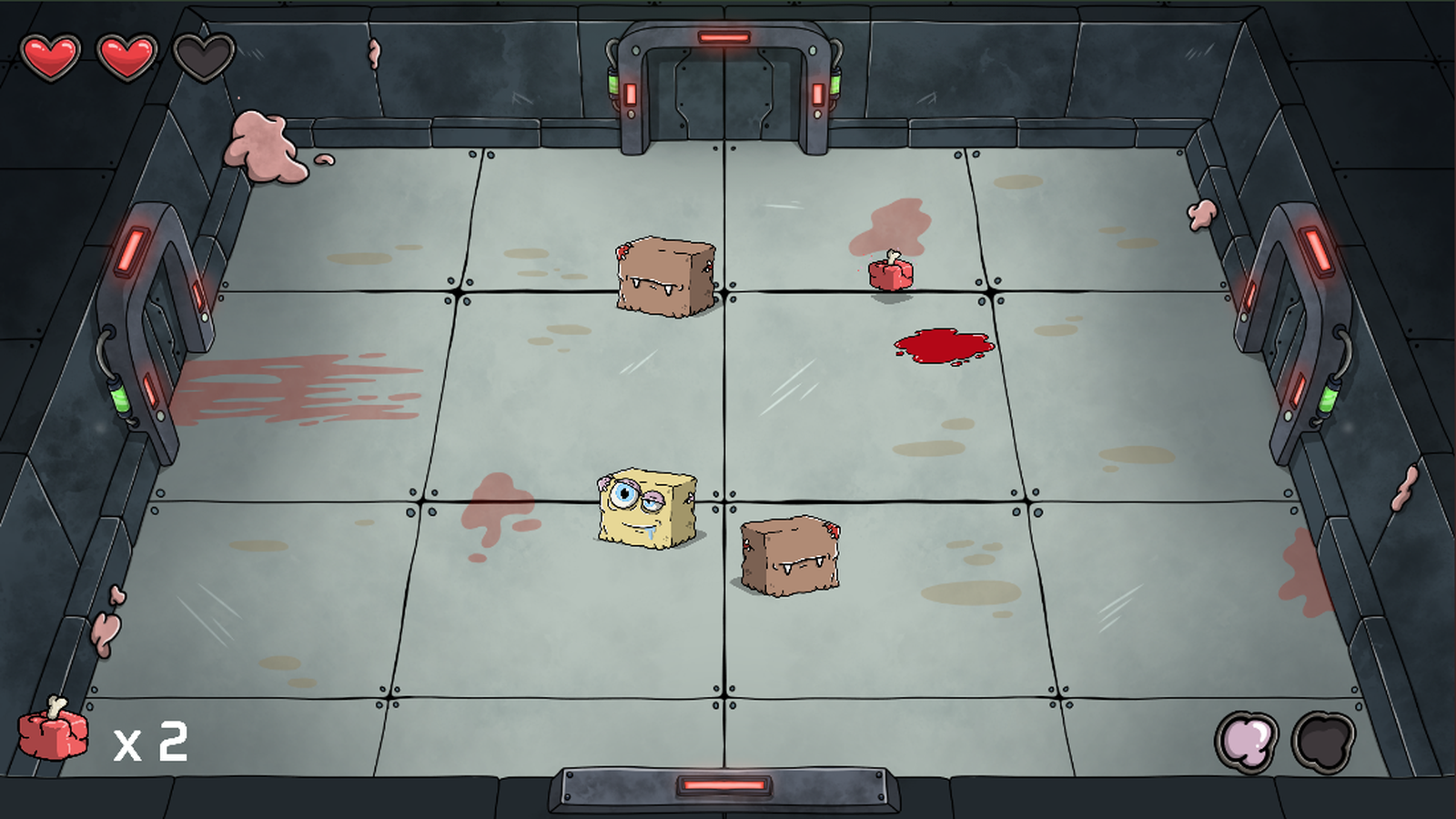Click the red light strip on the left gate
This screenshot has height=819, width=1456.
tap(133, 250)
